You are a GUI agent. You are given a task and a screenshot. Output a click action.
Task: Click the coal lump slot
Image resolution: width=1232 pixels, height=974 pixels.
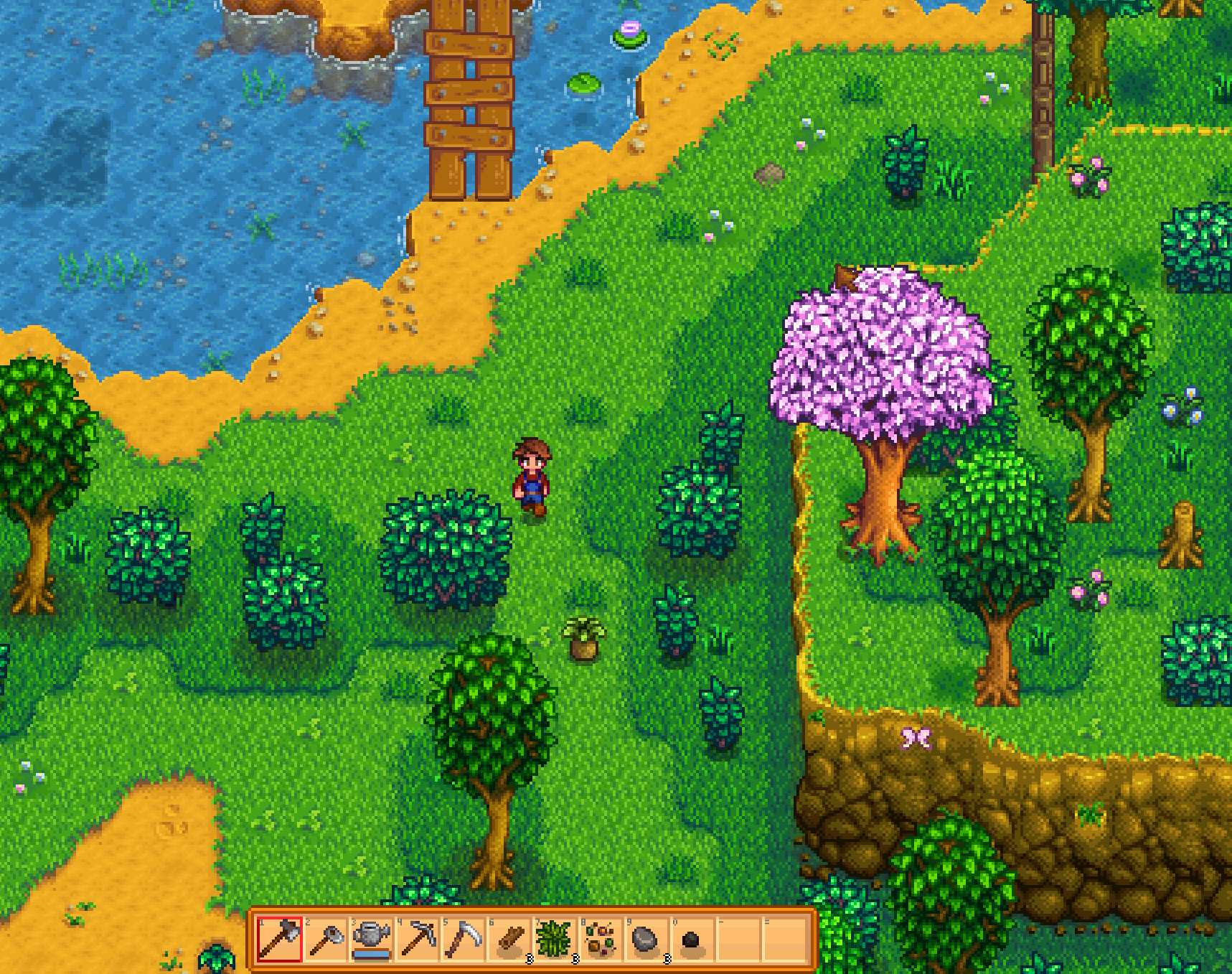click(692, 938)
